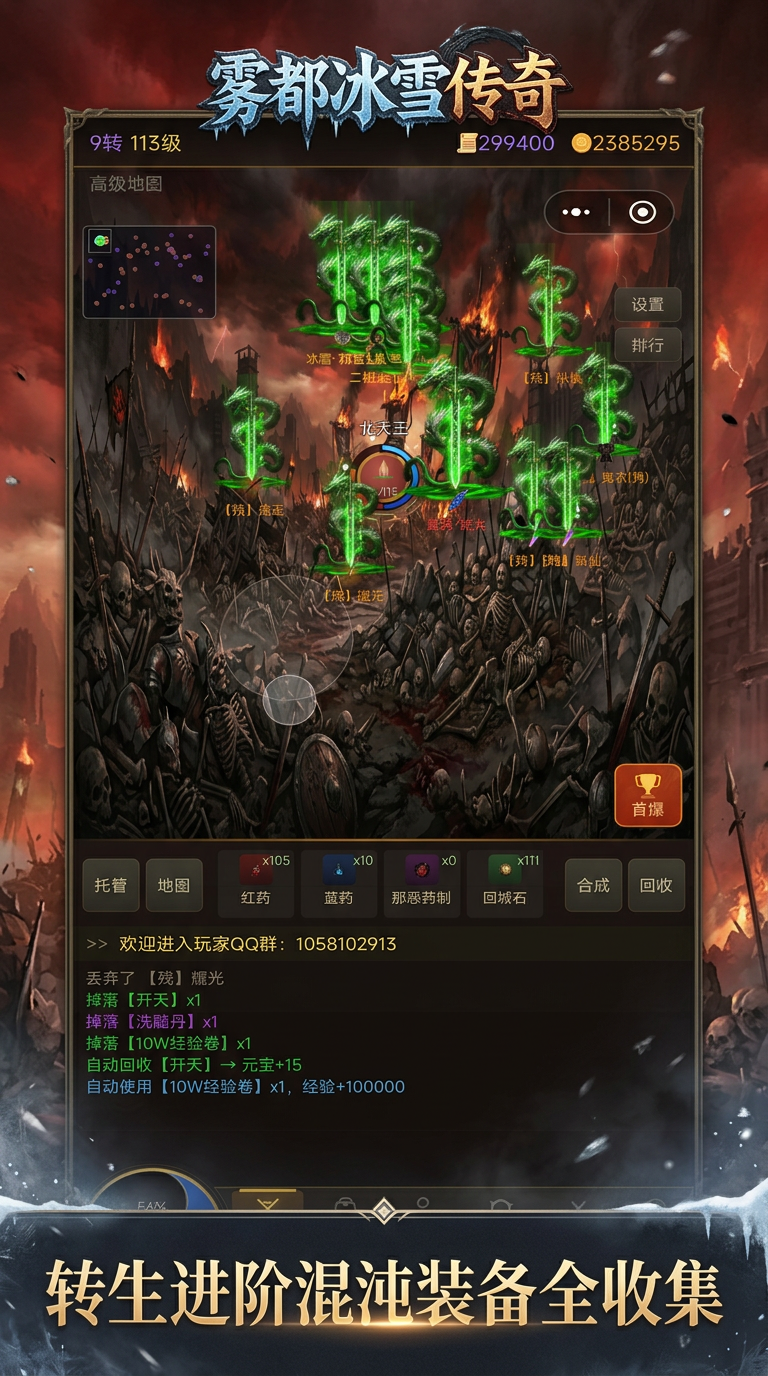Open the 设置 settings button

pyautogui.click(x=647, y=305)
